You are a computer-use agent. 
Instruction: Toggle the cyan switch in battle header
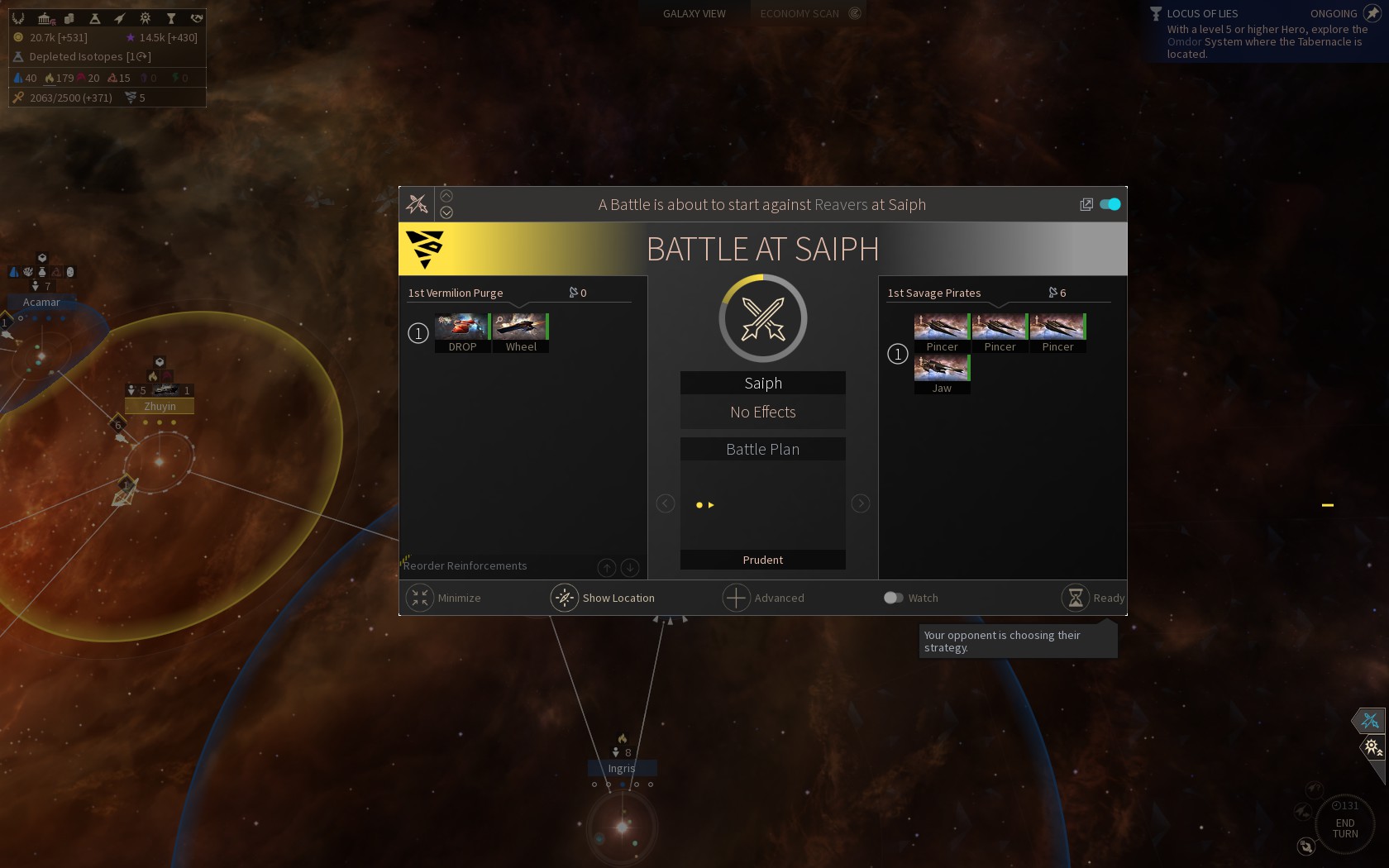[1110, 204]
